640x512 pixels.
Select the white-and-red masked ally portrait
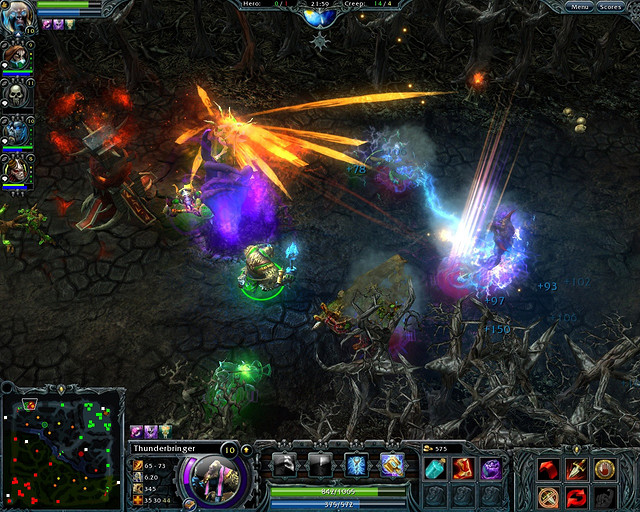click(18, 169)
